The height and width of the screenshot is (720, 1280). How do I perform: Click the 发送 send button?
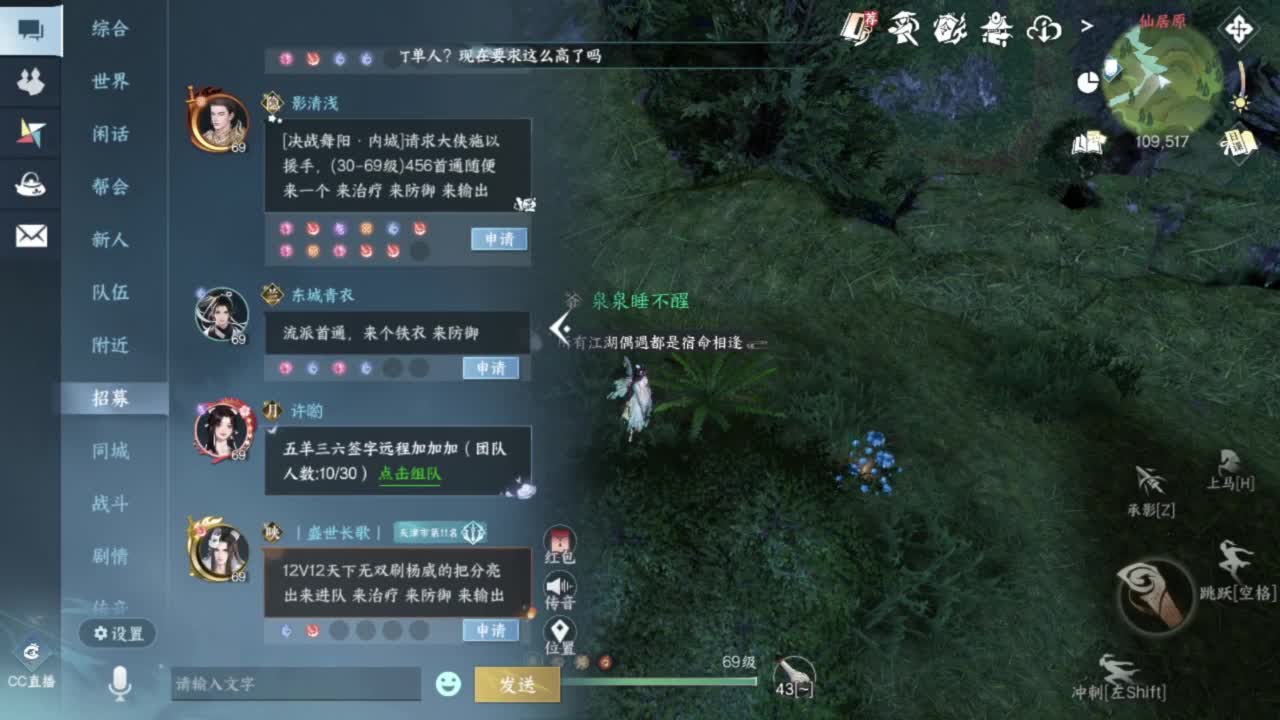point(519,684)
